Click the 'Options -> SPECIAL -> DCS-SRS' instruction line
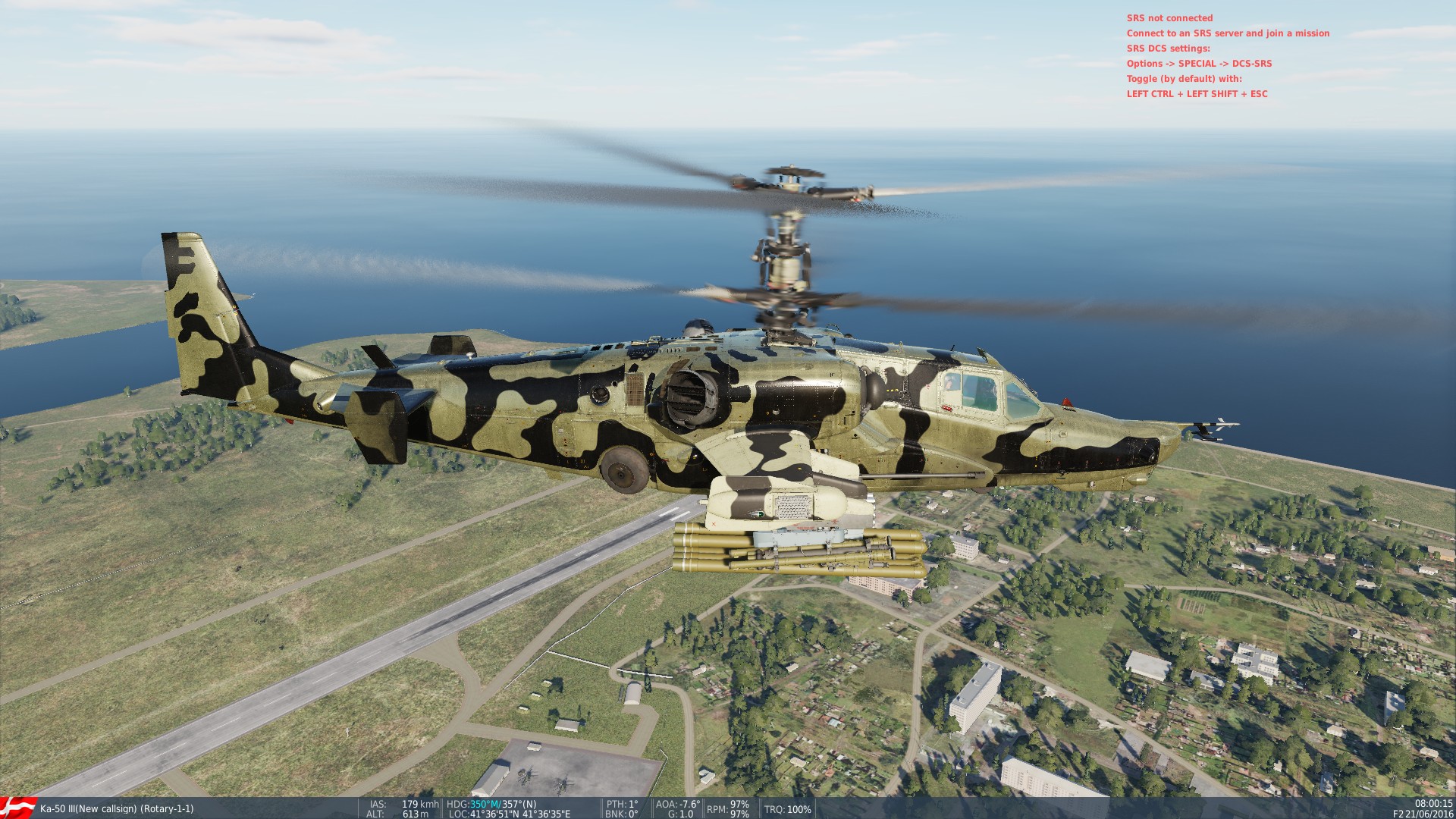This screenshot has width=1456, height=819. 1200,64
